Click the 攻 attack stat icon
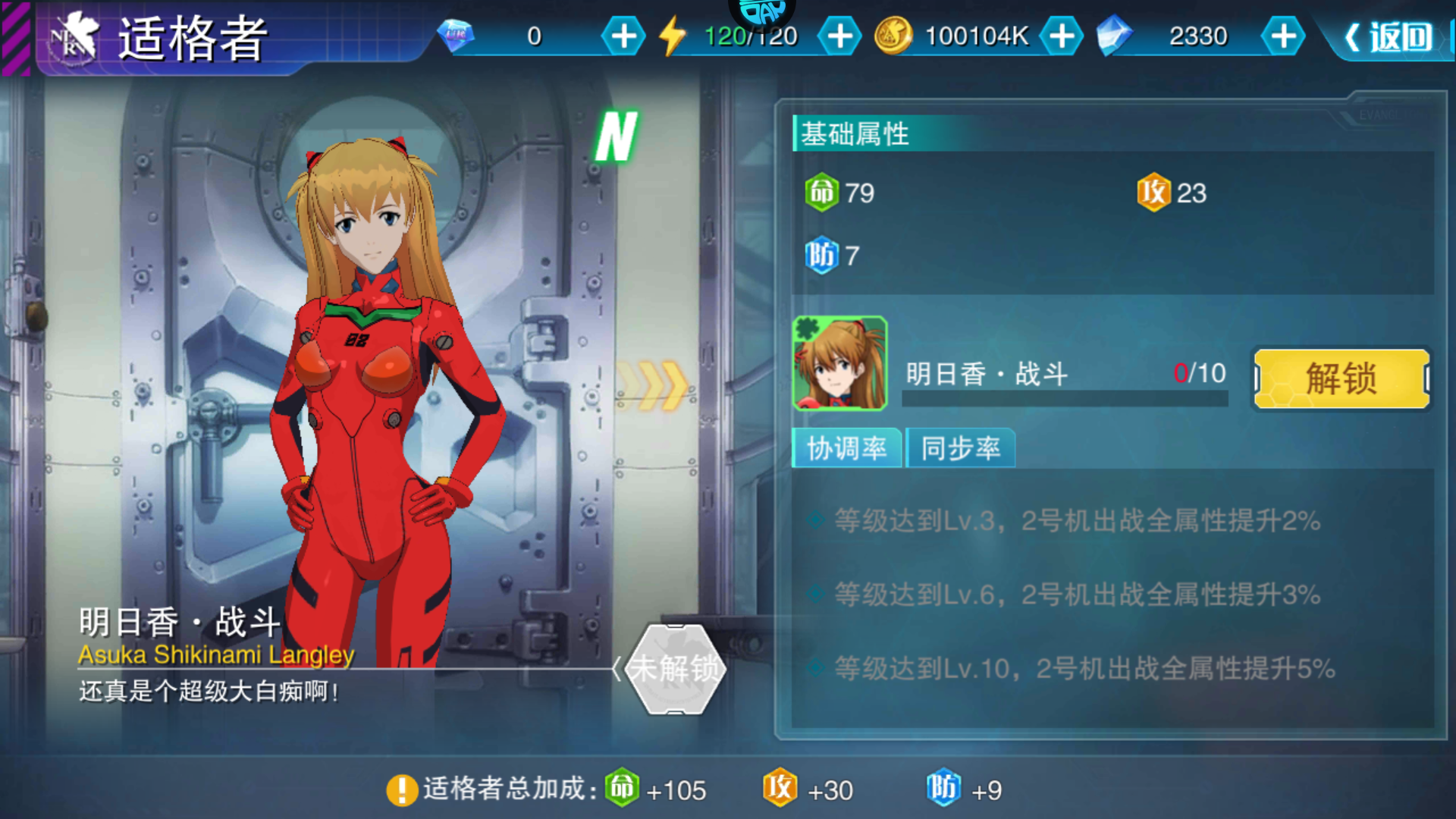1456x819 pixels. click(1153, 193)
